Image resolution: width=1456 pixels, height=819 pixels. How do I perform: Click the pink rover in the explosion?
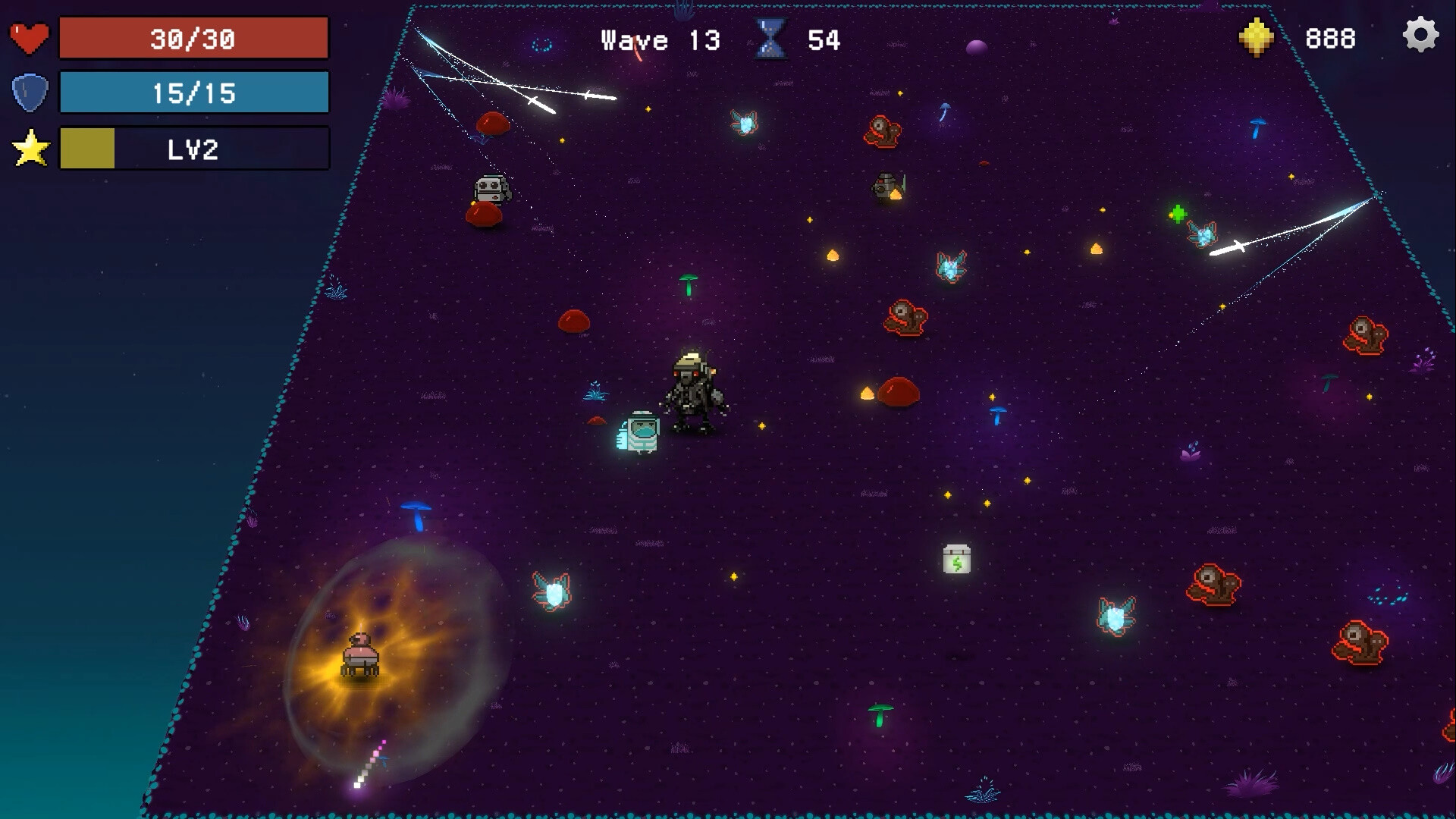[362, 655]
